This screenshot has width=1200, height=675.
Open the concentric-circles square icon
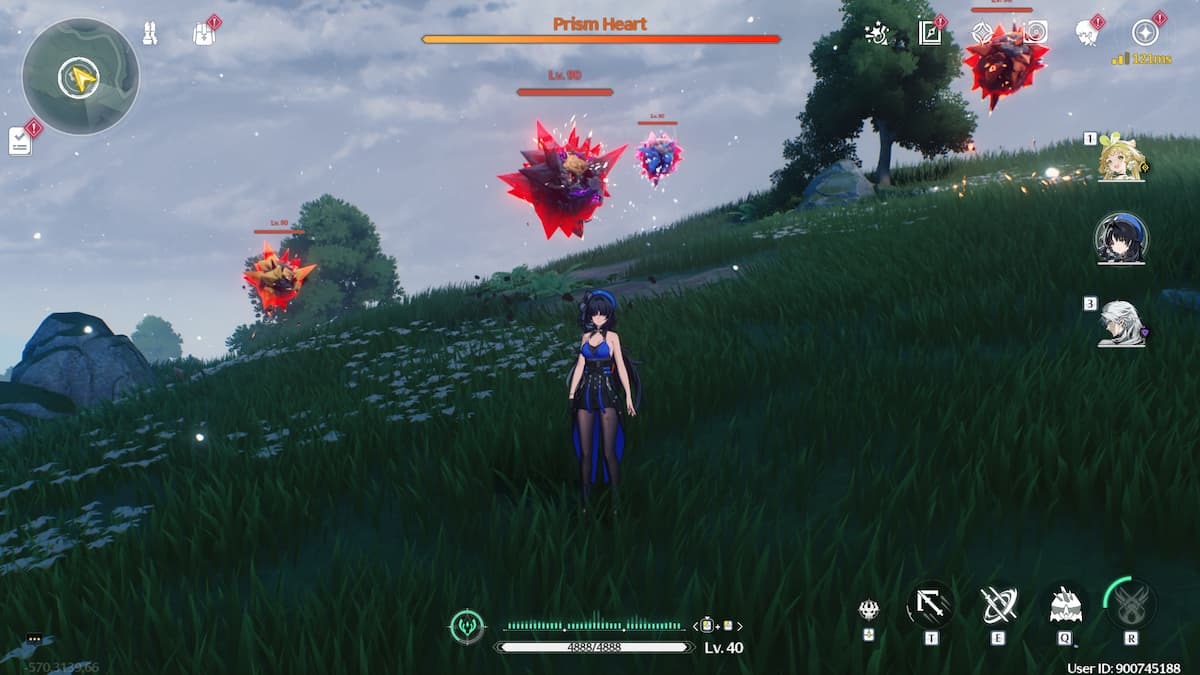[1035, 32]
